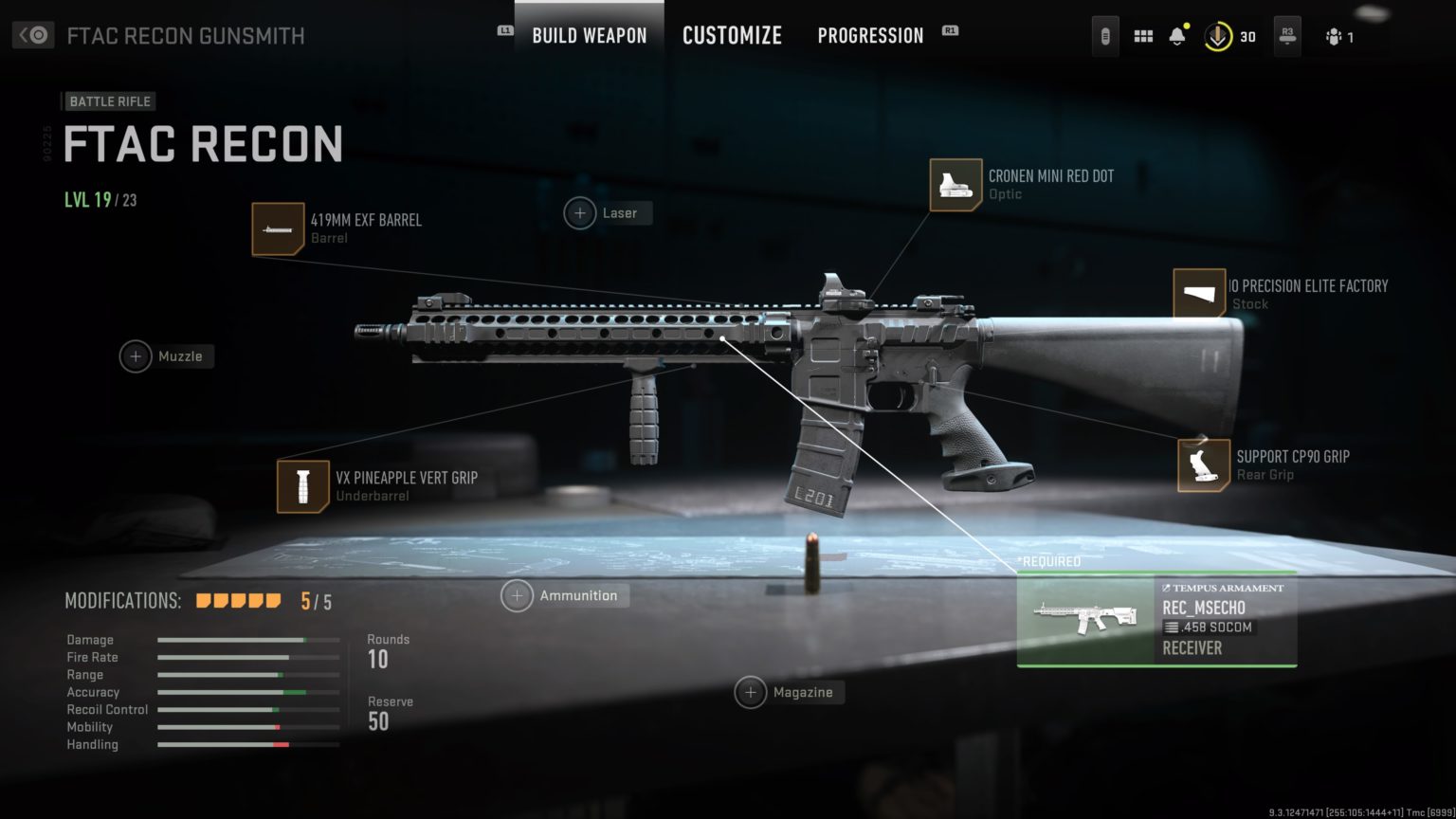Image resolution: width=1456 pixels, height=819 pixels.
Task: Select the Build Weapon tab
Action: [588, 35]
